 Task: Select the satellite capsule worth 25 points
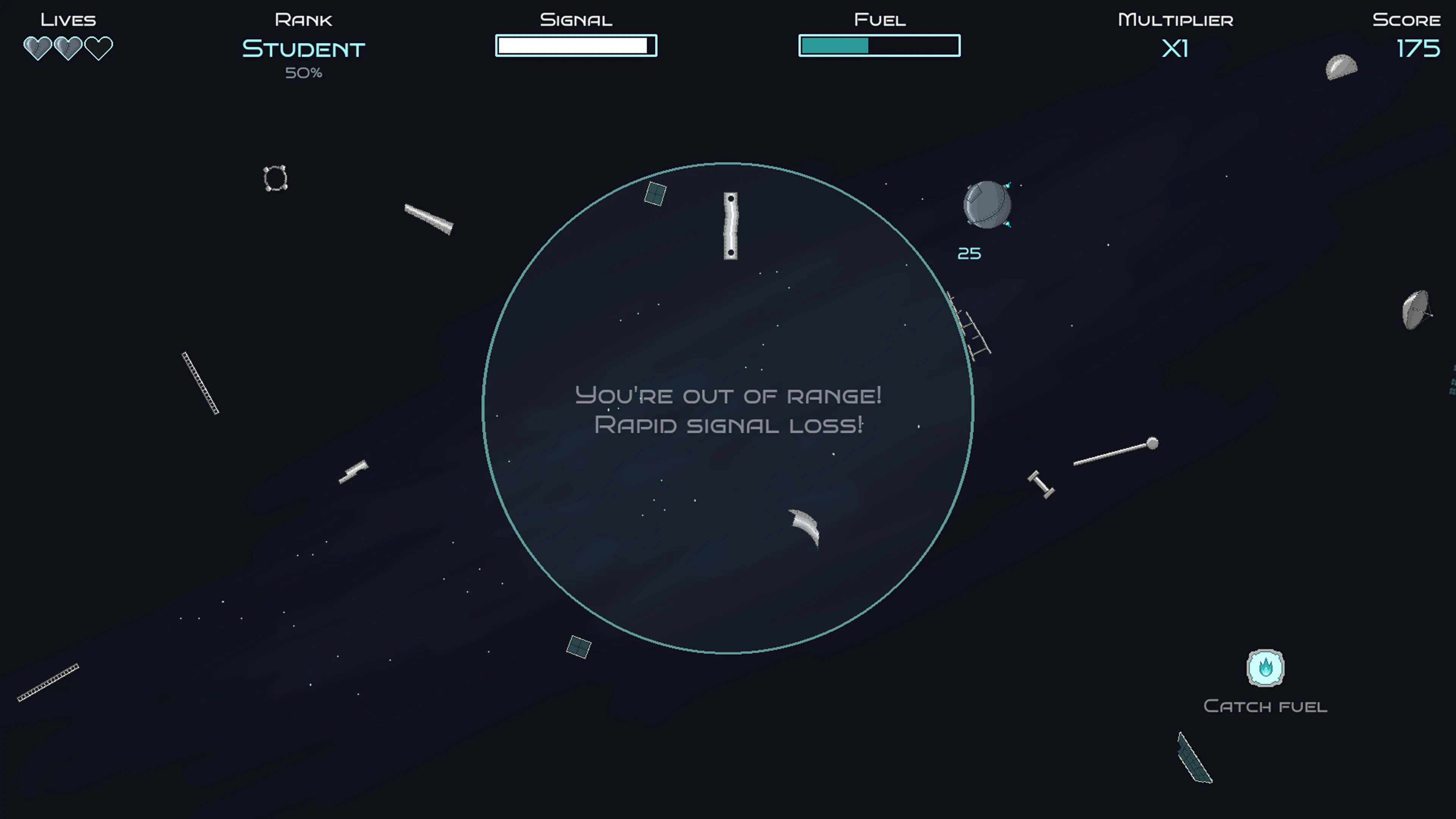point(986,205)
